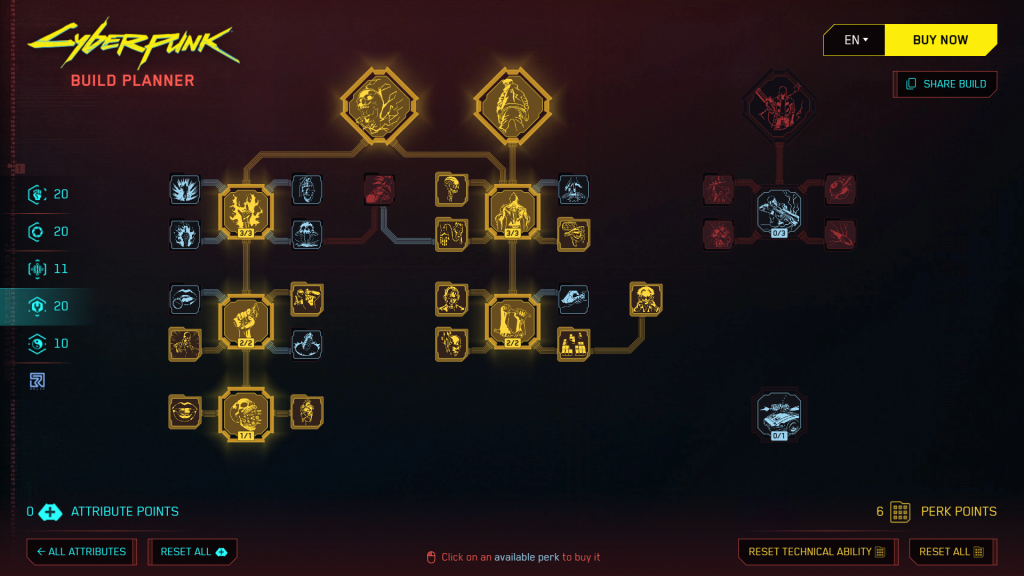1024x576 pixels.
Task: Share the current build
Action: tap(945, 84)
